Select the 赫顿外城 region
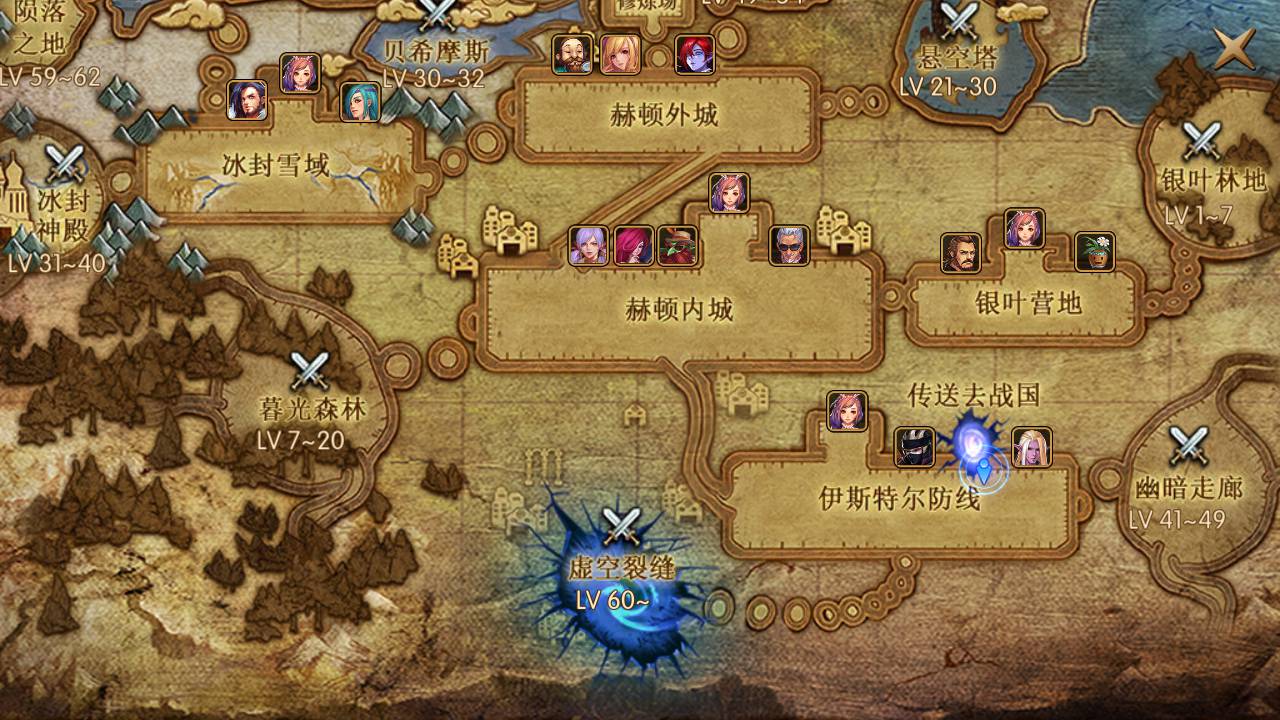The image size is (1280, 720). pyautogui.click(x=664, y=115)
